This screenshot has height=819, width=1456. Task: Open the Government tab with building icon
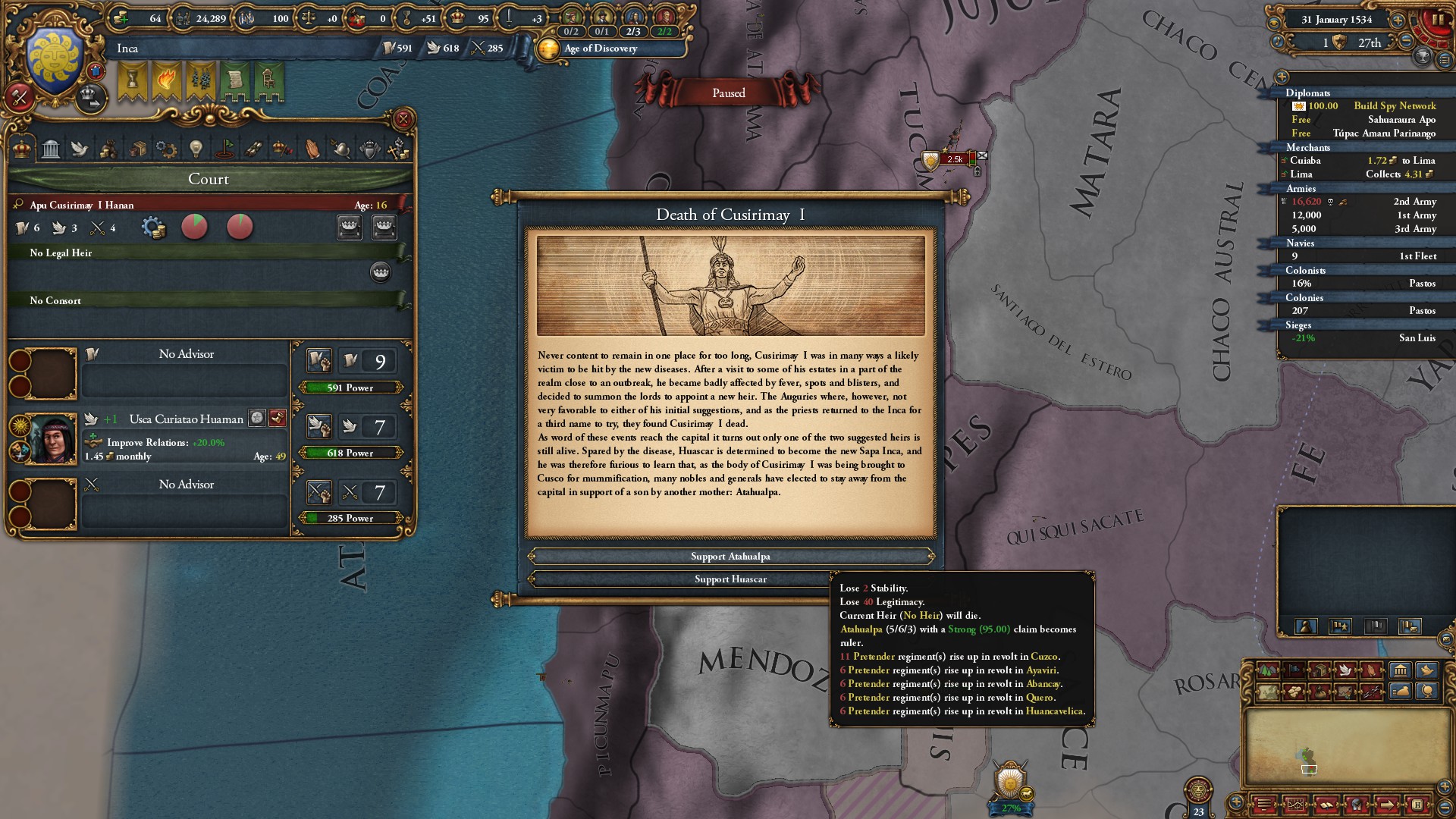pos(51,149)
